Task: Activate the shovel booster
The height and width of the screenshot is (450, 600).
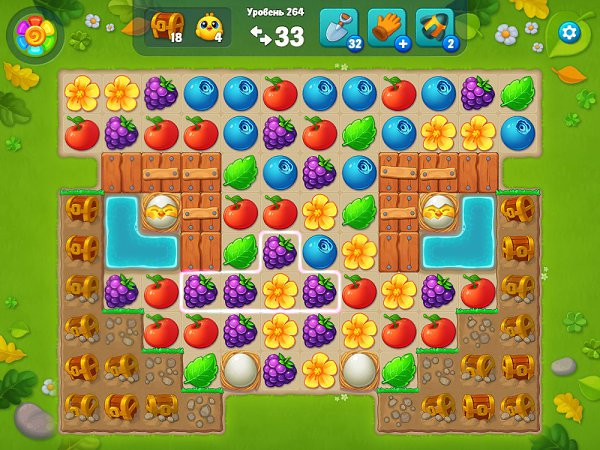Action: (x=338, y=28)
